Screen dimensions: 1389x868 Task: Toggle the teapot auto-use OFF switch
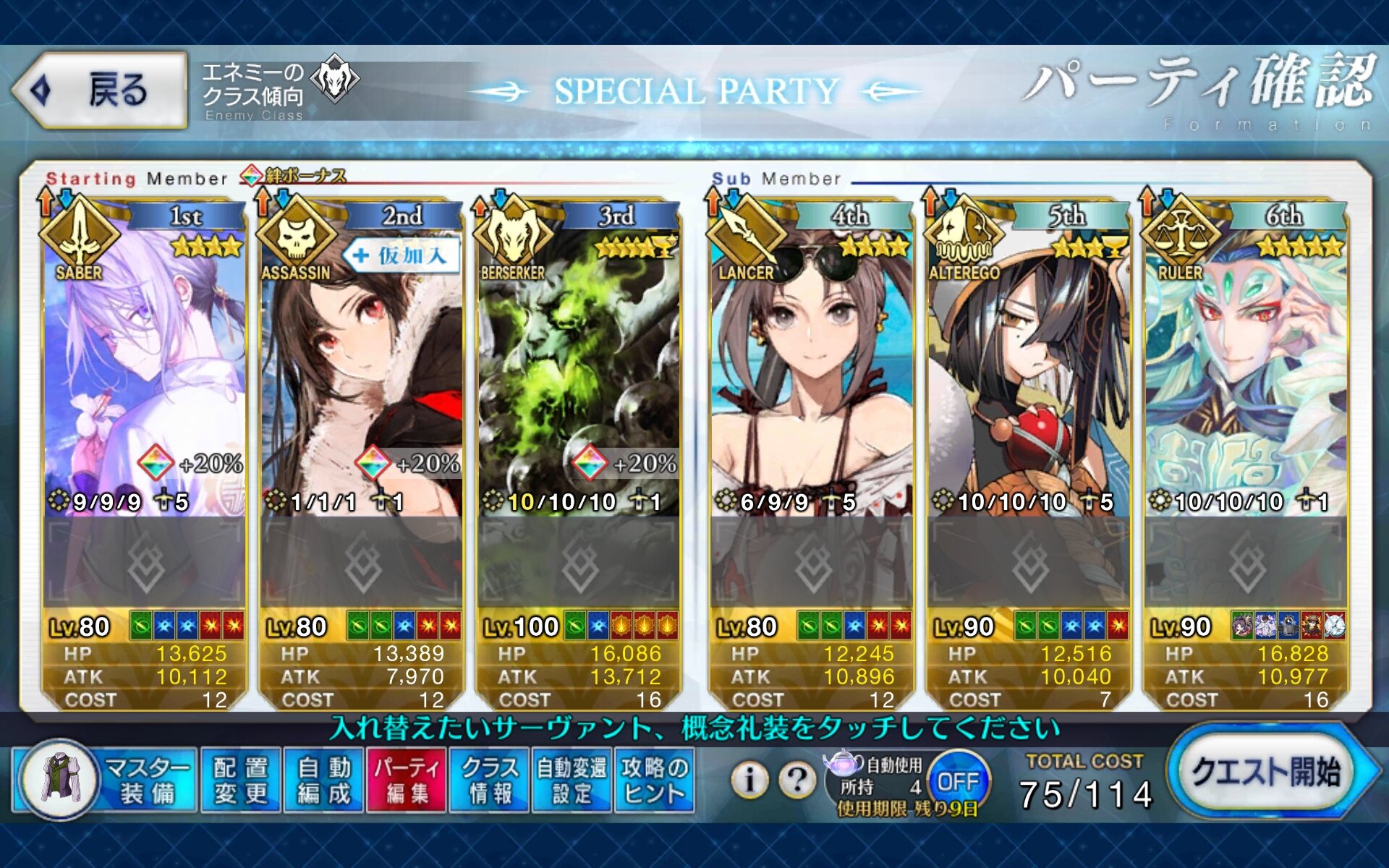tap(957, 781)
